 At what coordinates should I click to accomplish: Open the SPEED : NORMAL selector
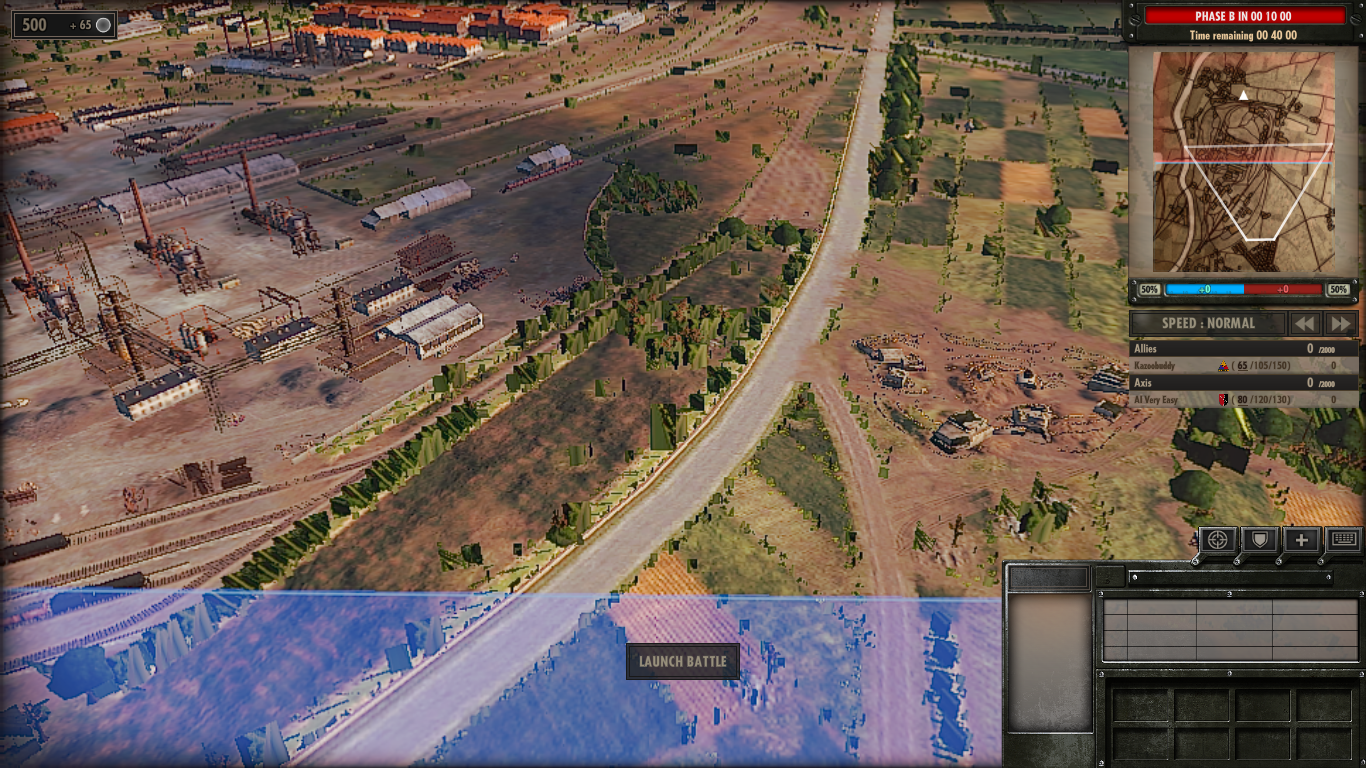tap(1206, 323)
